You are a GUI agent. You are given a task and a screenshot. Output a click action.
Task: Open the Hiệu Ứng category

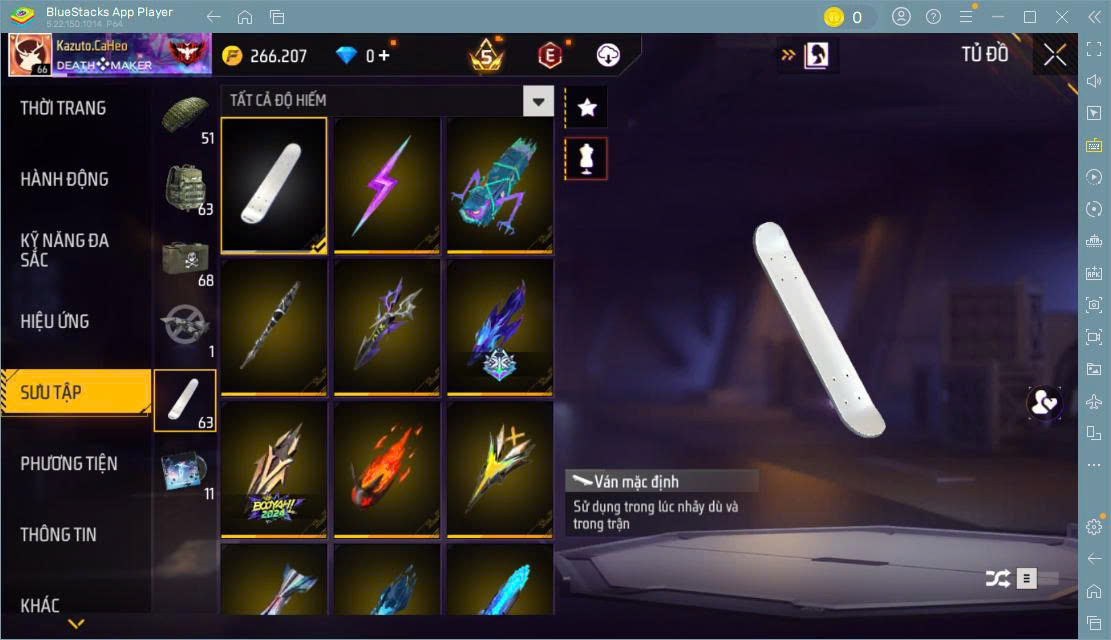coord(56,321)
